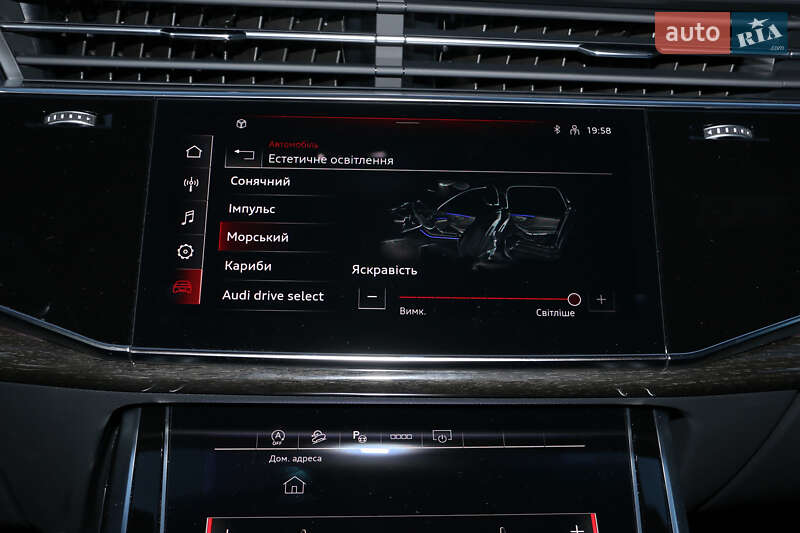Open the Home screen from sidebar
Viewport: 800px width, 533px height.
(193, 152)
